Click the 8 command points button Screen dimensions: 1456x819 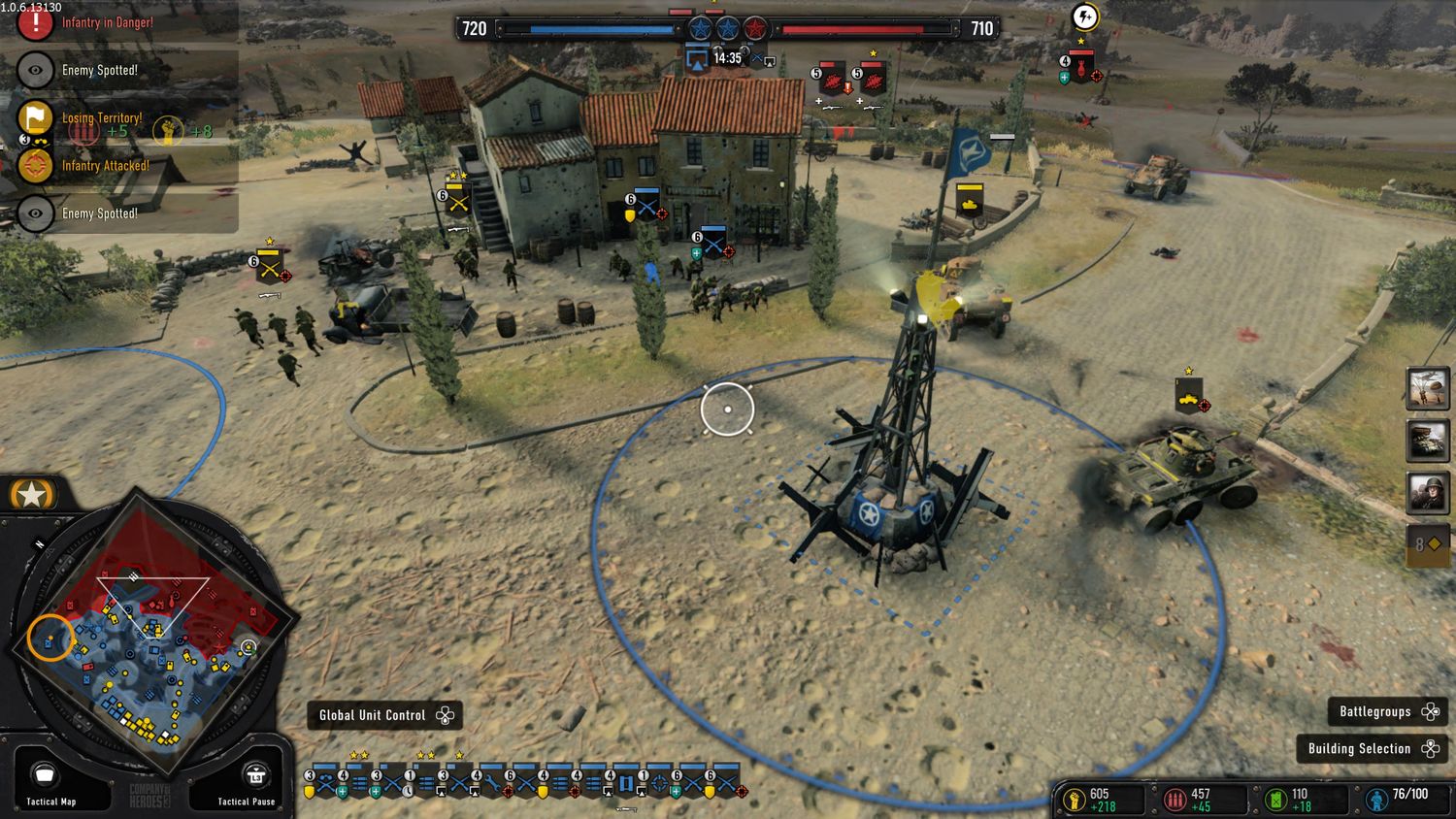[1427, 544]
